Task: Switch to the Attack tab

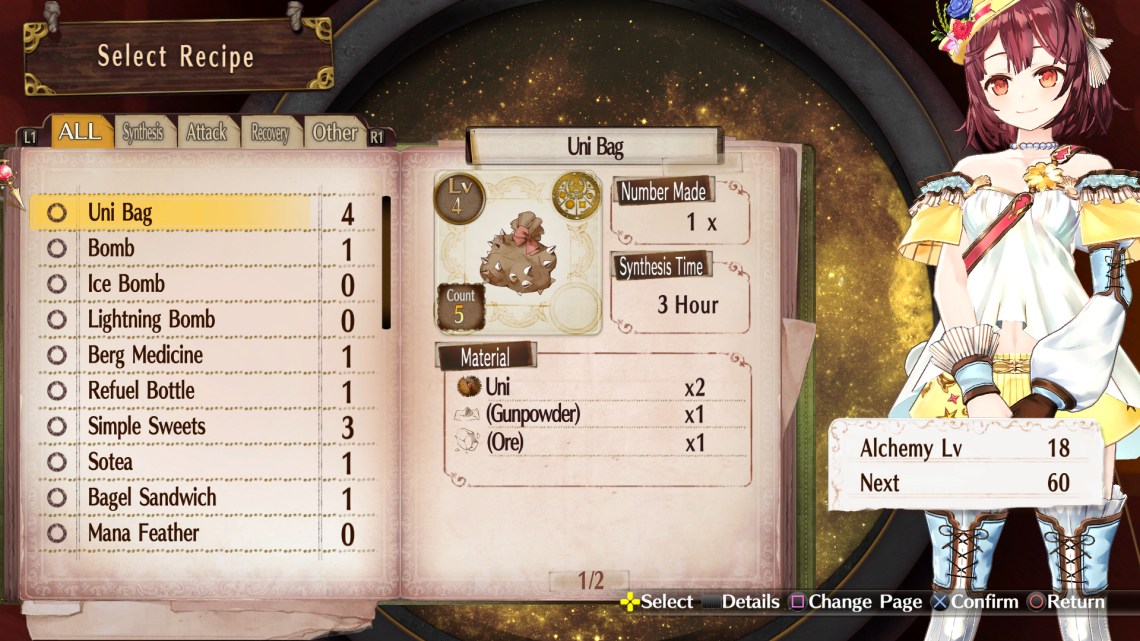Action: point(206,132)
